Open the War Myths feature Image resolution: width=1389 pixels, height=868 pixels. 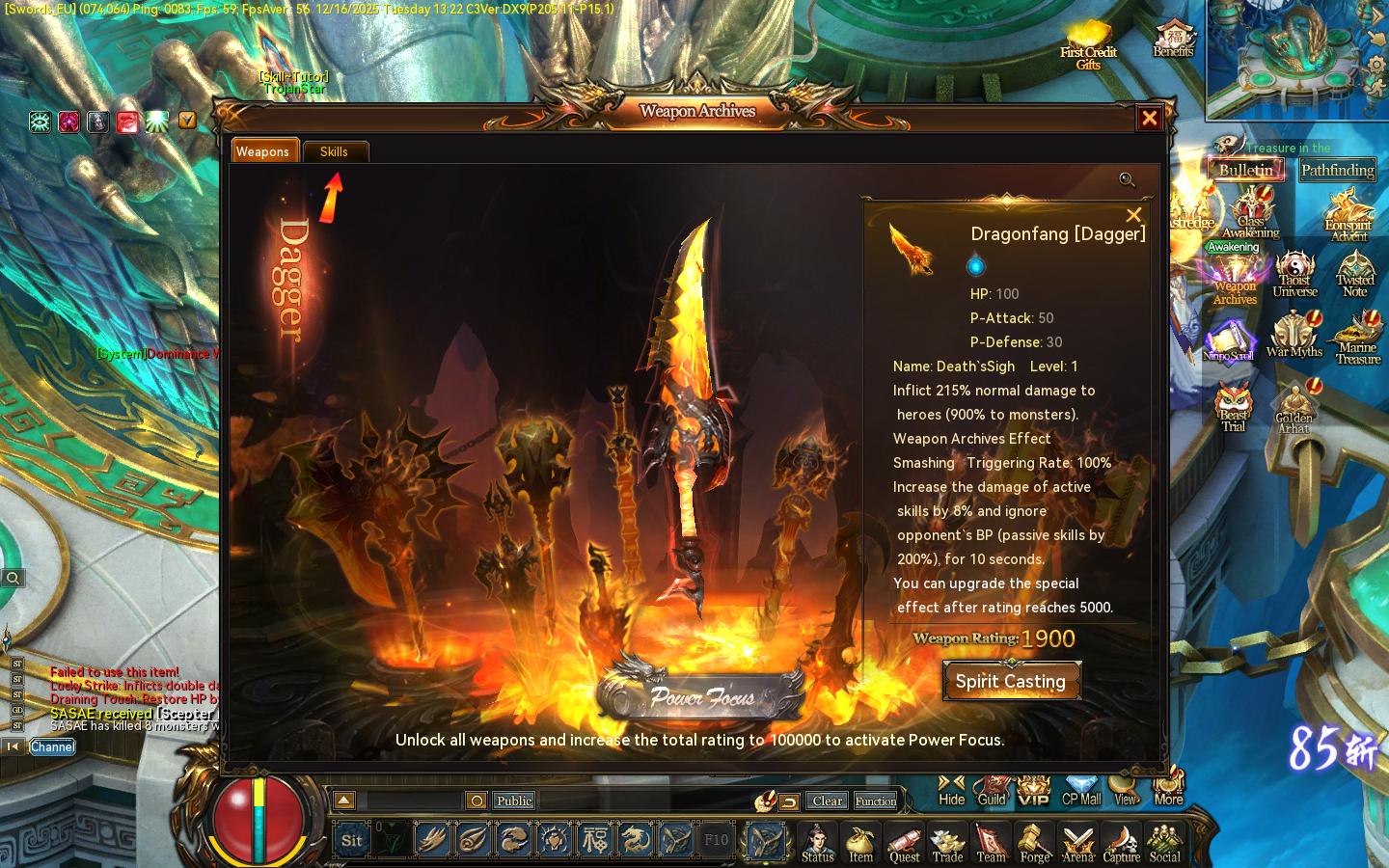pyautogui.click(x=1294, y=335)
